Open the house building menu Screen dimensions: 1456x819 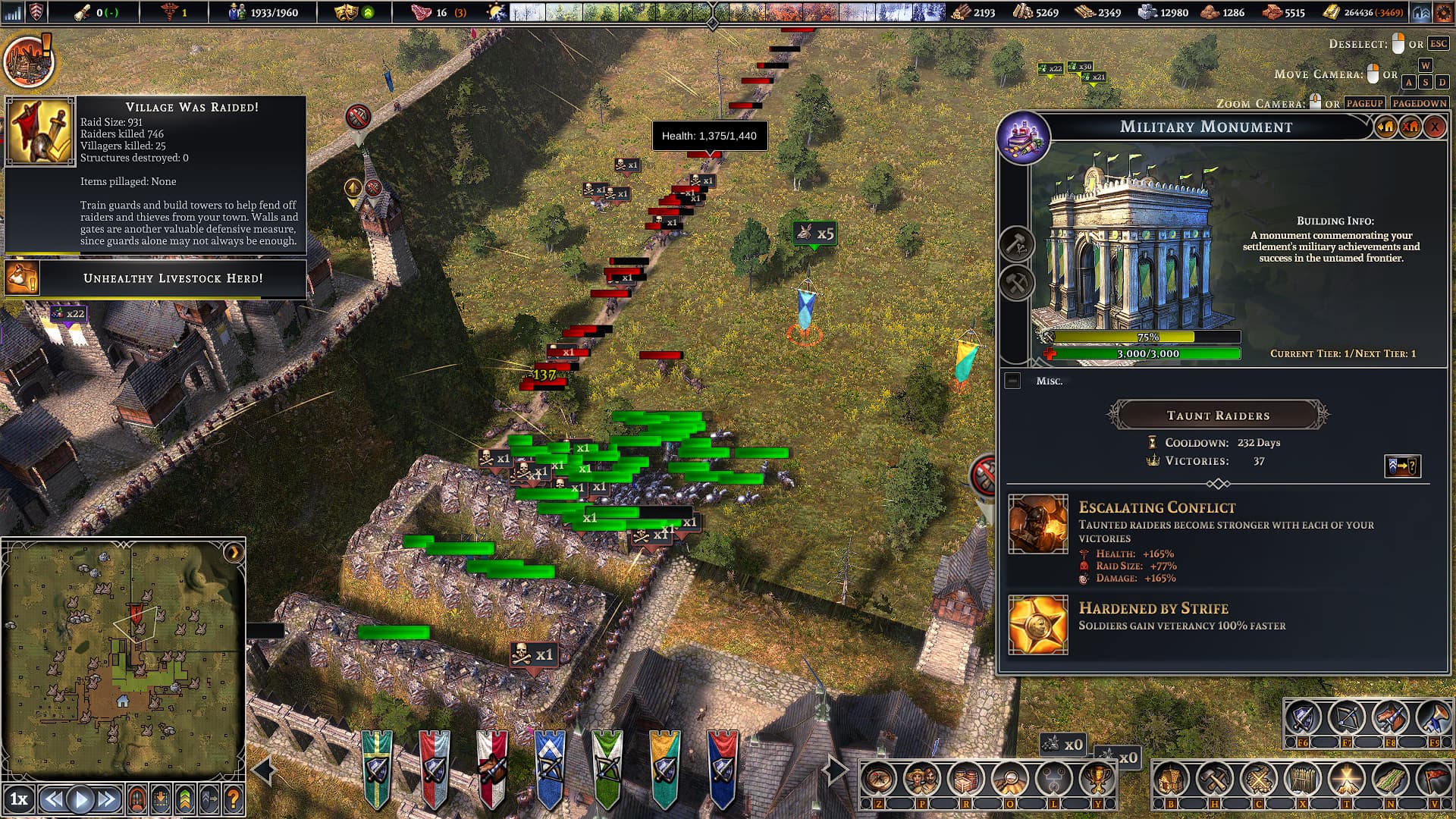(1171, 779)
